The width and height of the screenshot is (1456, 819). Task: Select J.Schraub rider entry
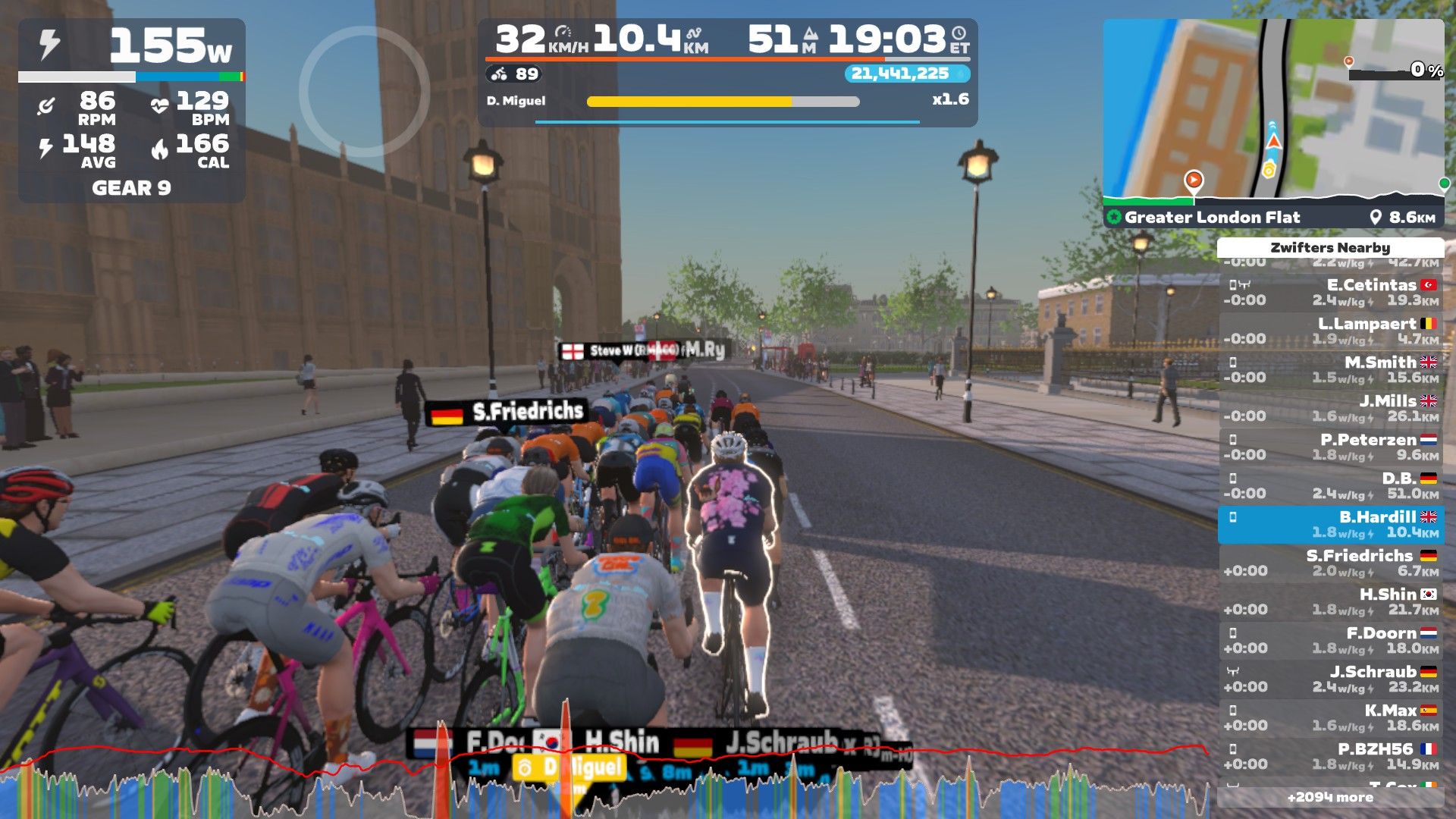click(1330, 679)
